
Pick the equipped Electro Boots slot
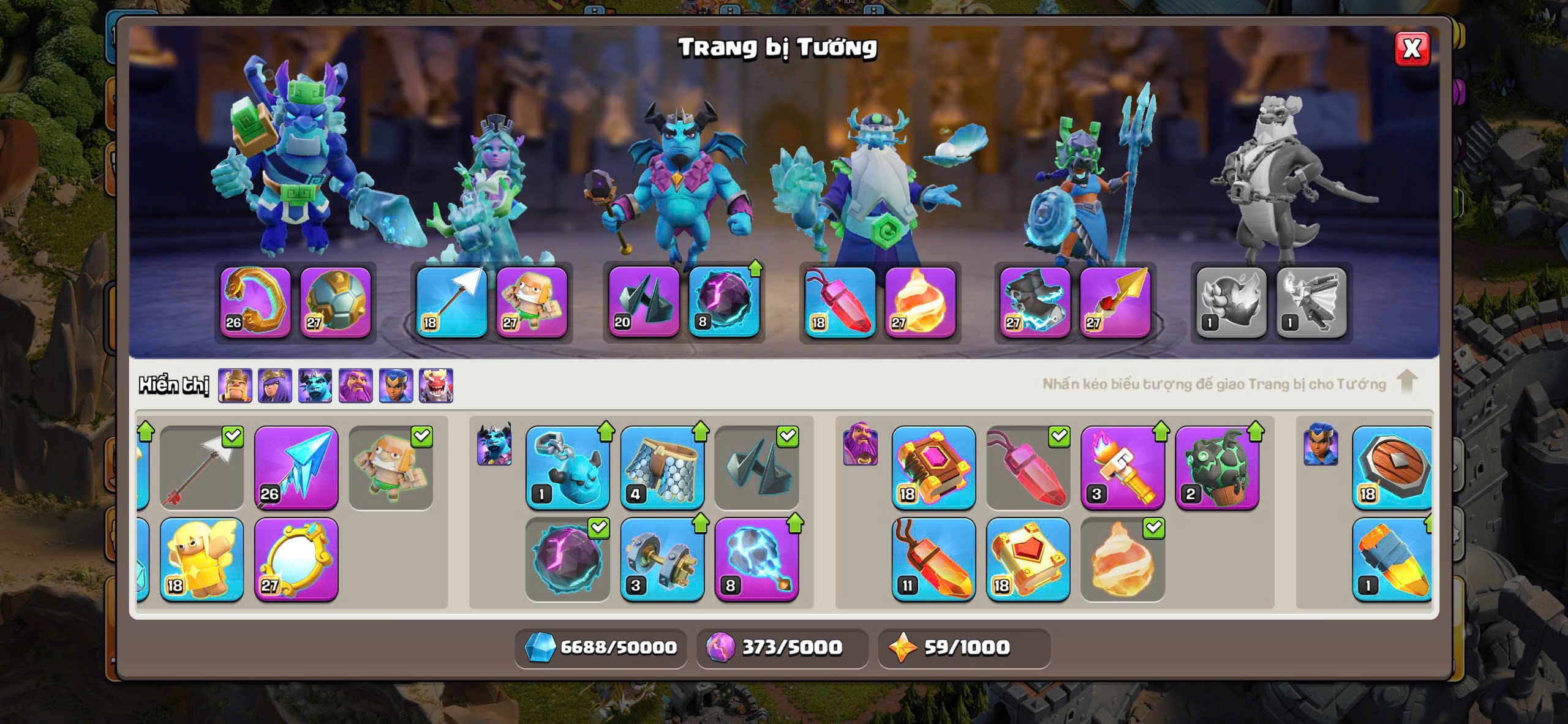(1035, 302)
